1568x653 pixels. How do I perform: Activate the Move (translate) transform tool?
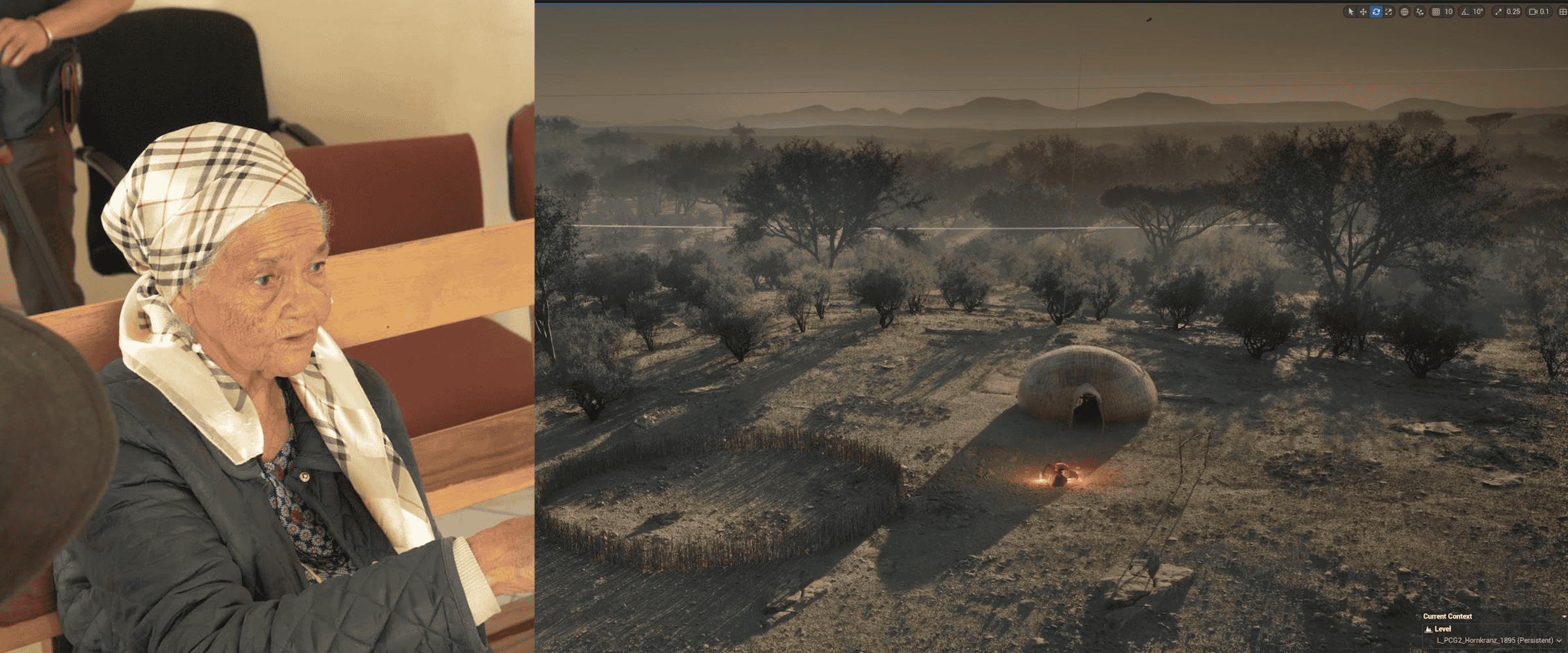click(x=1364, y=11)
